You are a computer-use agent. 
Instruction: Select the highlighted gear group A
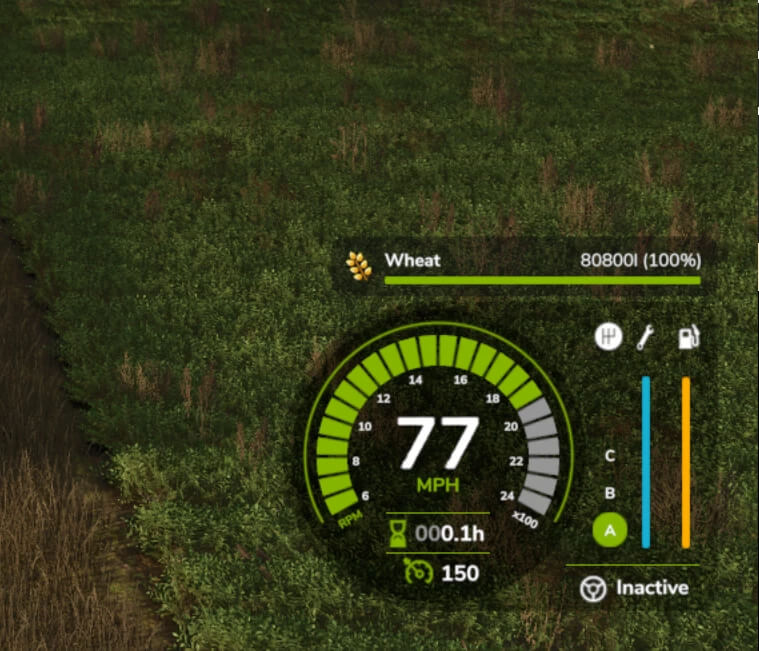610,530
